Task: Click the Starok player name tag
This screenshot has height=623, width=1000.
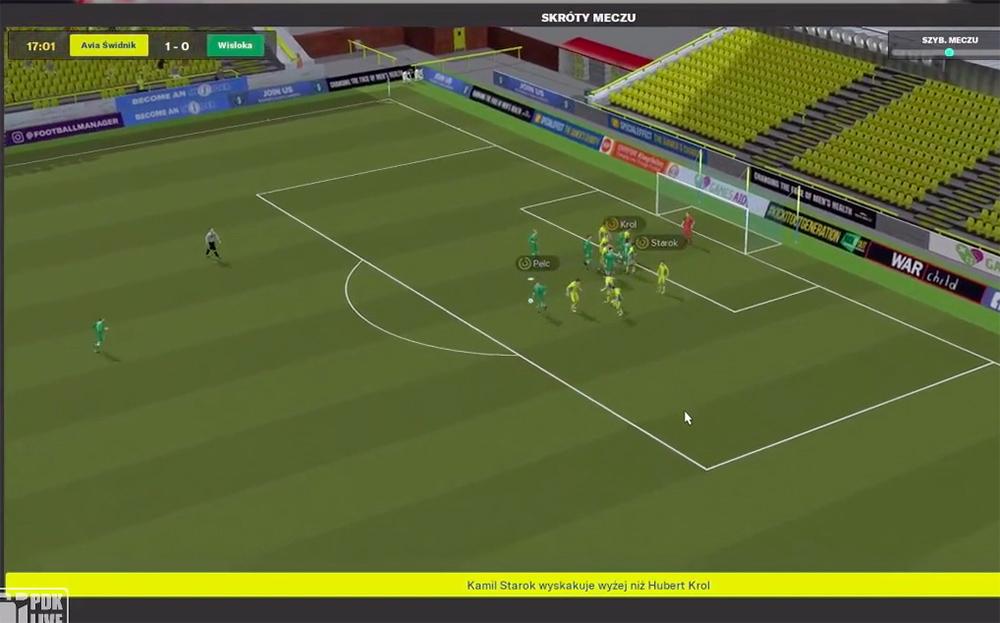Action: [658, 242]
